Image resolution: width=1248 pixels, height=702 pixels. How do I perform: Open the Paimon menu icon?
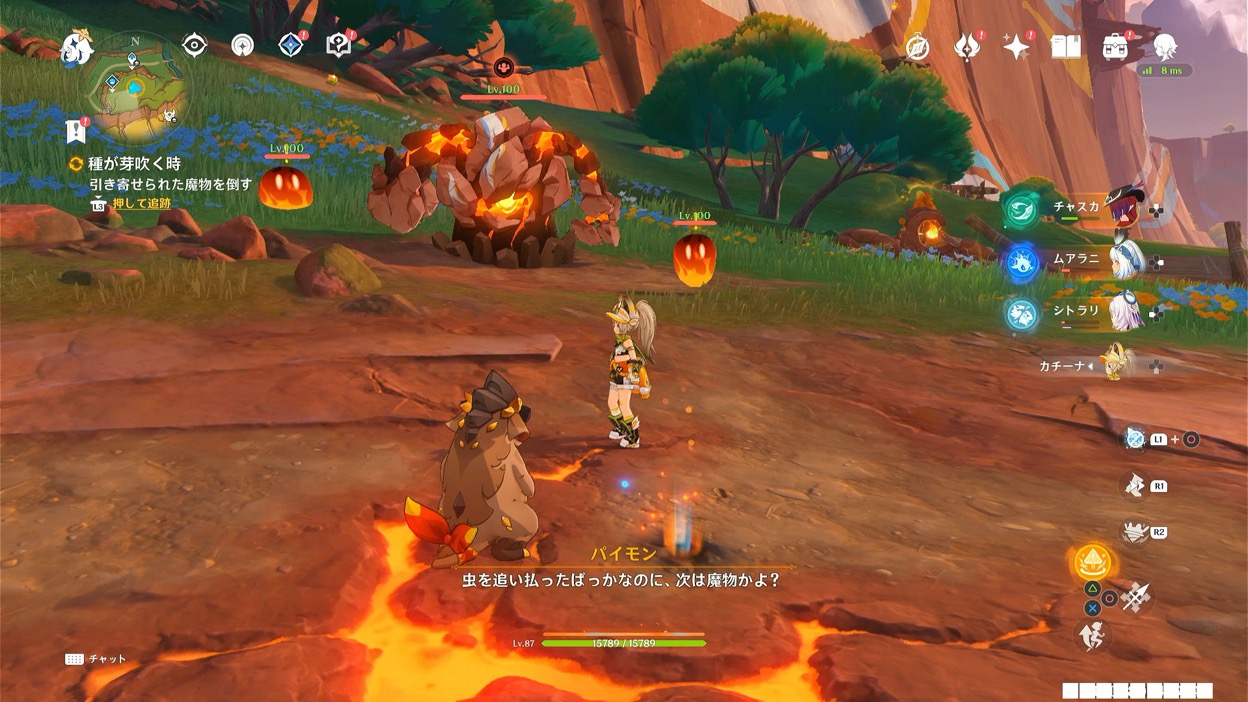[x=76, y=48]
